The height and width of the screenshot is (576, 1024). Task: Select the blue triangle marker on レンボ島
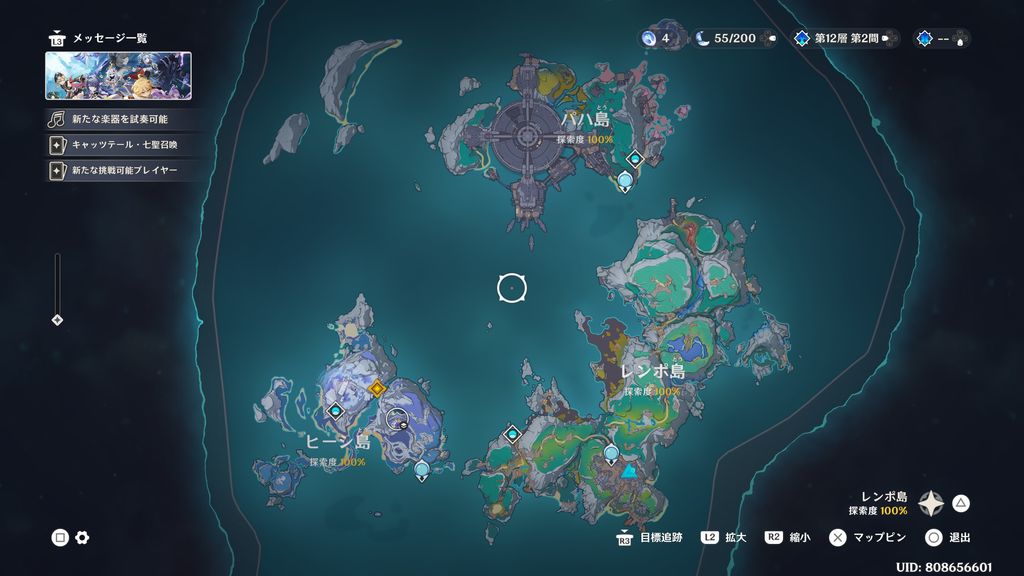[629, 471]
